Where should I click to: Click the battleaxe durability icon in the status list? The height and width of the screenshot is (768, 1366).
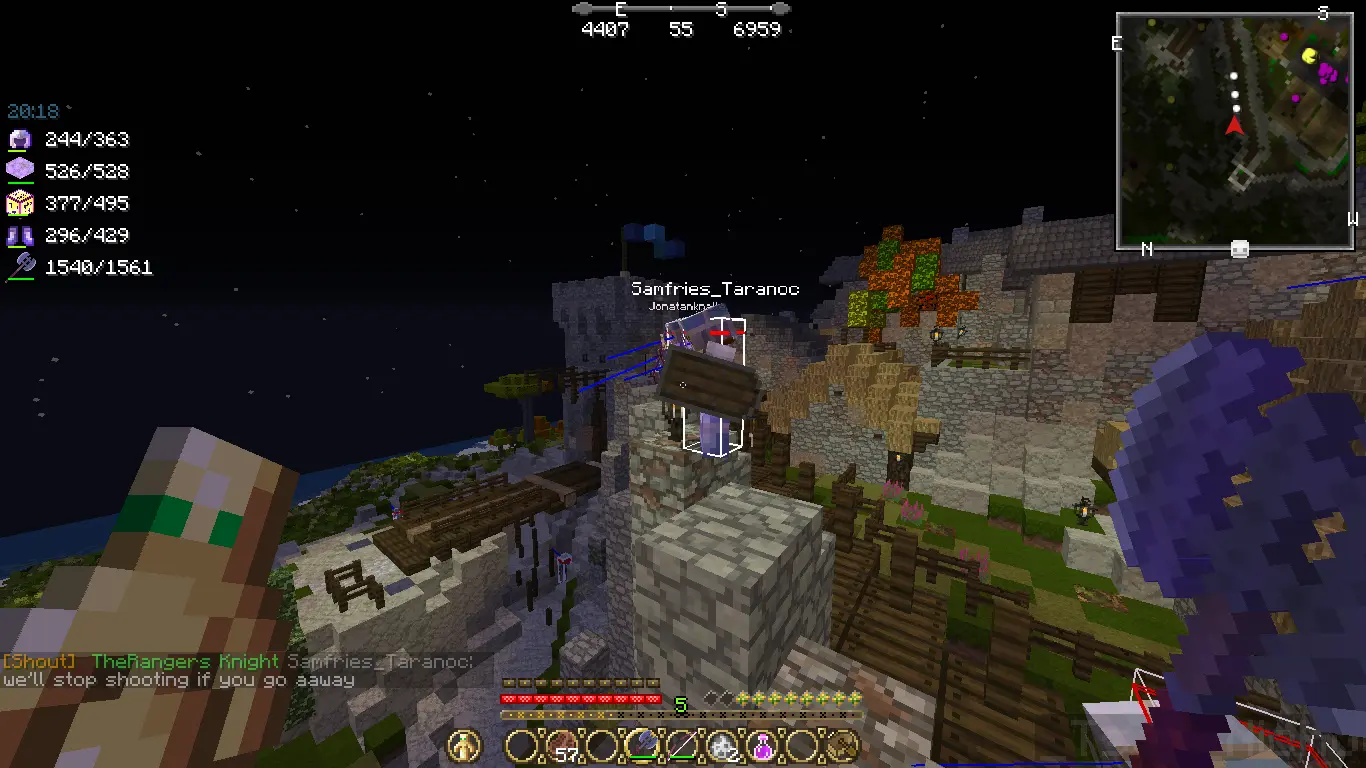[x=20, y=267]
